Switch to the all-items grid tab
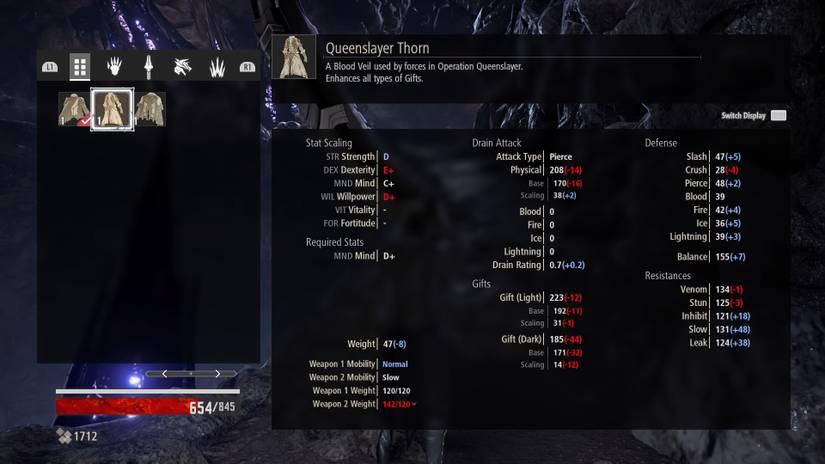Screen dimensions: 825x464 80,67
